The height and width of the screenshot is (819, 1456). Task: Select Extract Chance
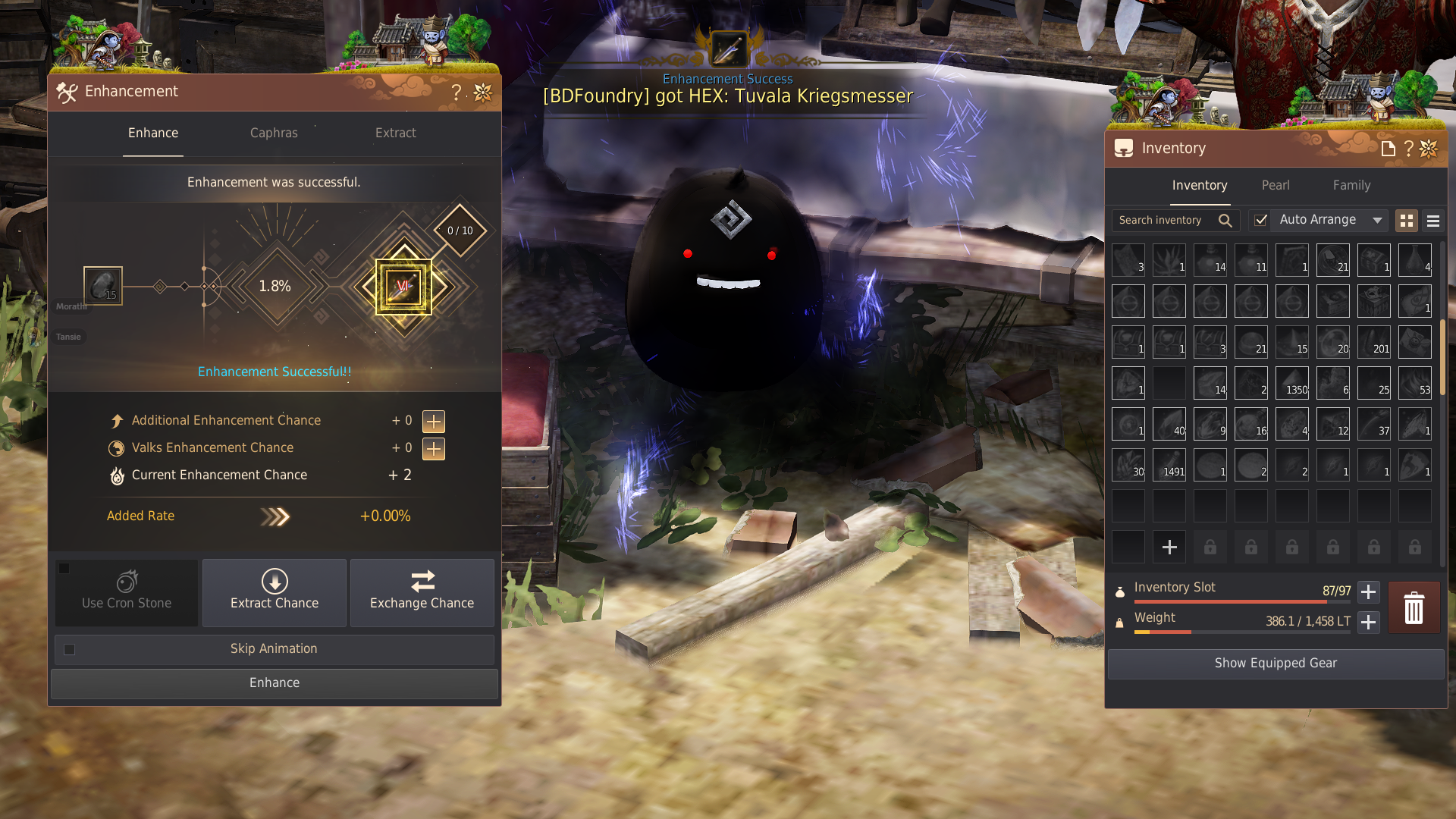tap(275, 591)
